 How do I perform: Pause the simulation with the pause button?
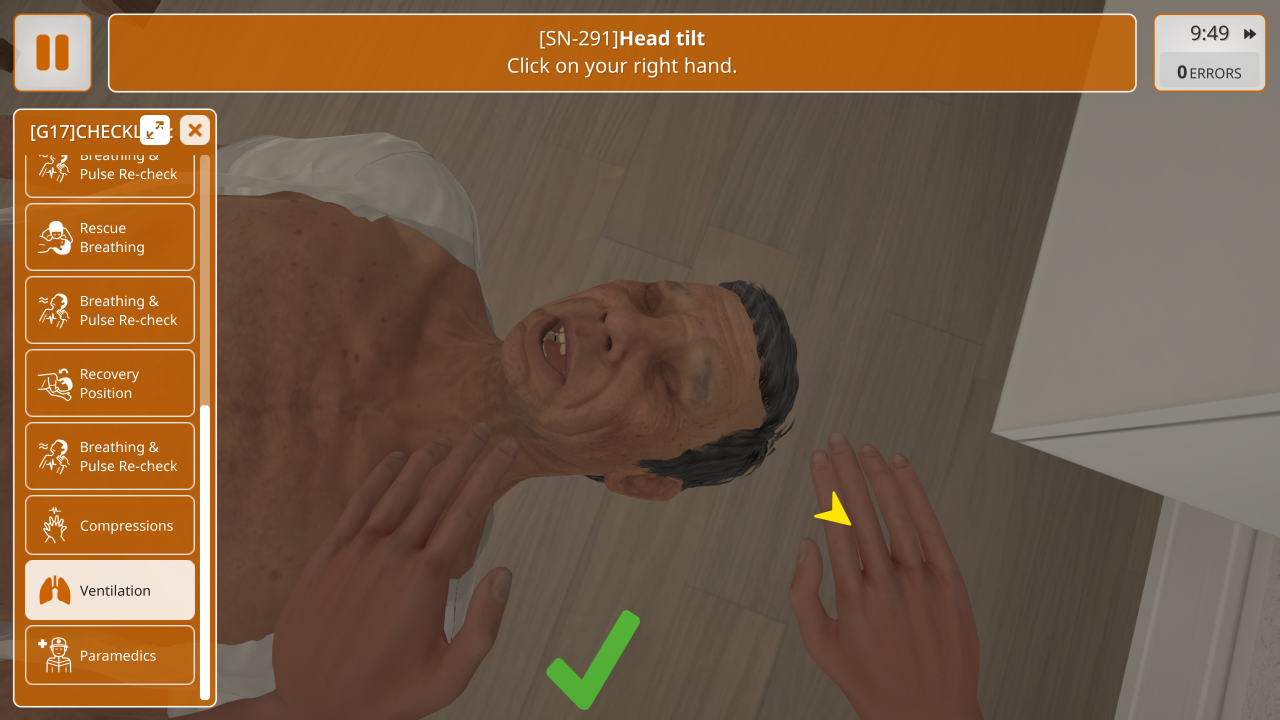53,53
